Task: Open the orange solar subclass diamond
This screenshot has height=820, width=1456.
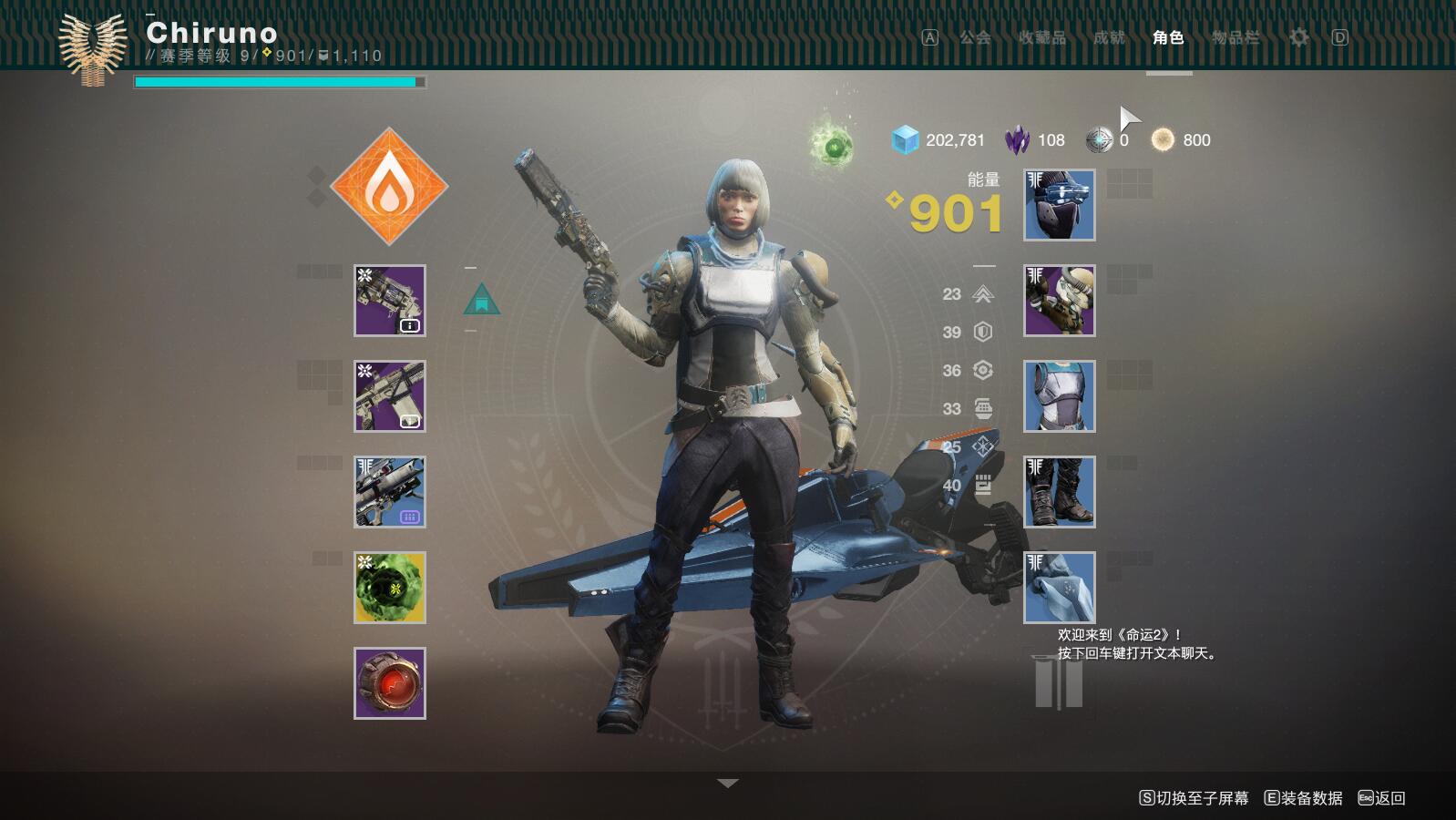Action: pyautogui.click(x=389, y=187)
